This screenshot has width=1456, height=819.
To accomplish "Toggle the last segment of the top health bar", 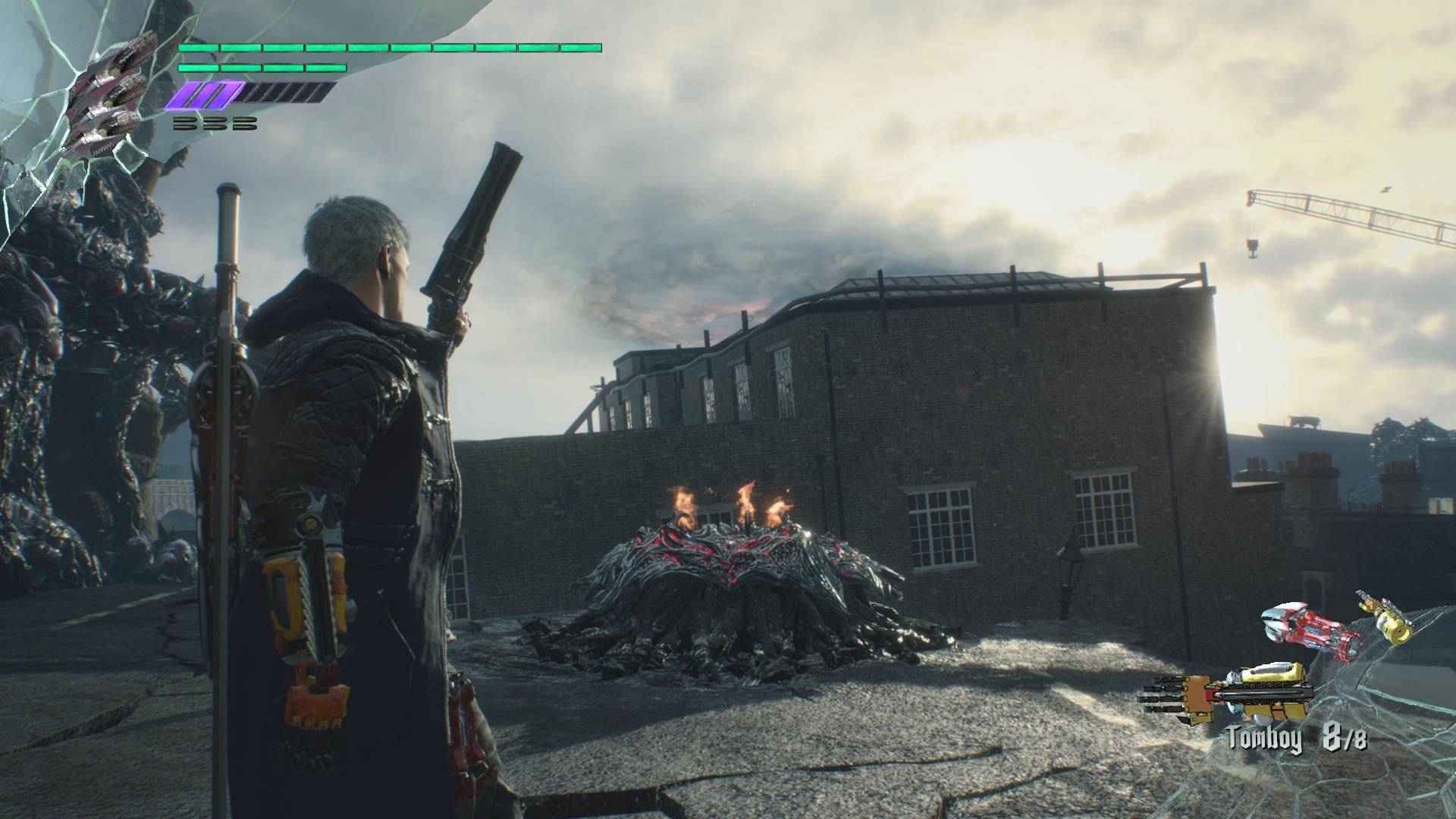I will pyautogui.click(x=580, y=48).
